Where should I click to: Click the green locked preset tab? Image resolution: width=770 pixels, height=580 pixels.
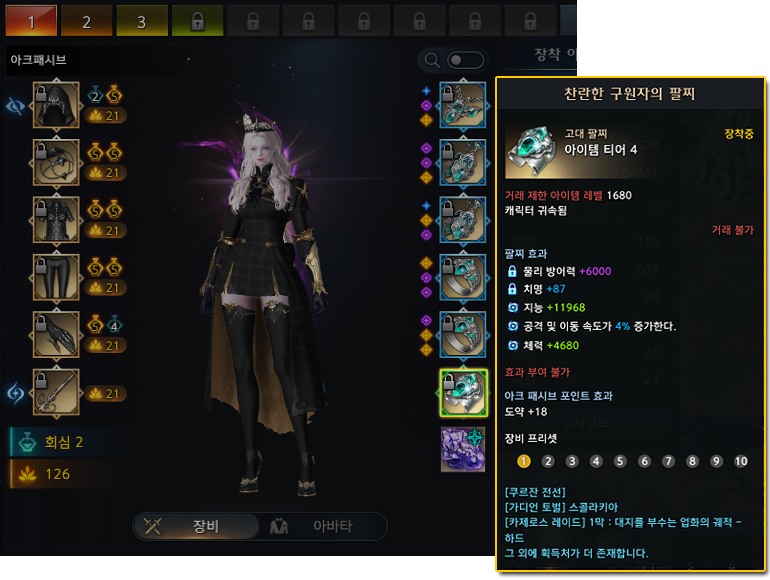[196, 20]
